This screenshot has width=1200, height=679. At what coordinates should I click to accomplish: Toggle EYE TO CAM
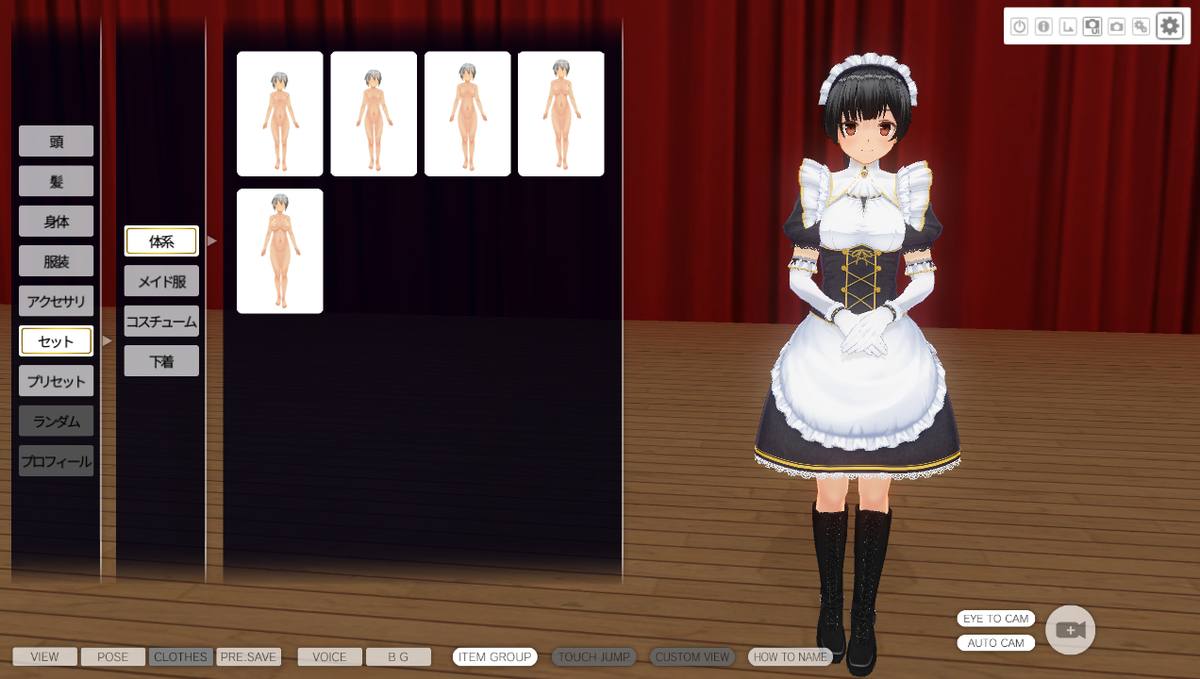[x=995, y=619]
